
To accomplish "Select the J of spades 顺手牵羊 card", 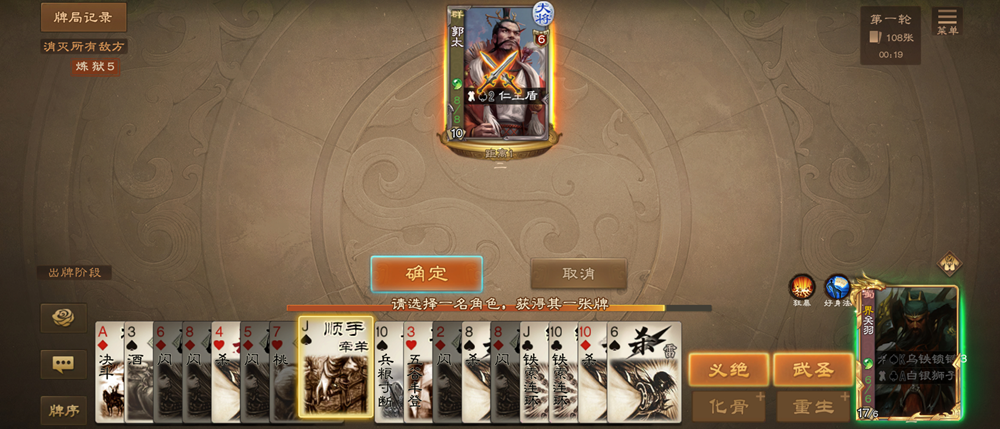I will (336, 368).
